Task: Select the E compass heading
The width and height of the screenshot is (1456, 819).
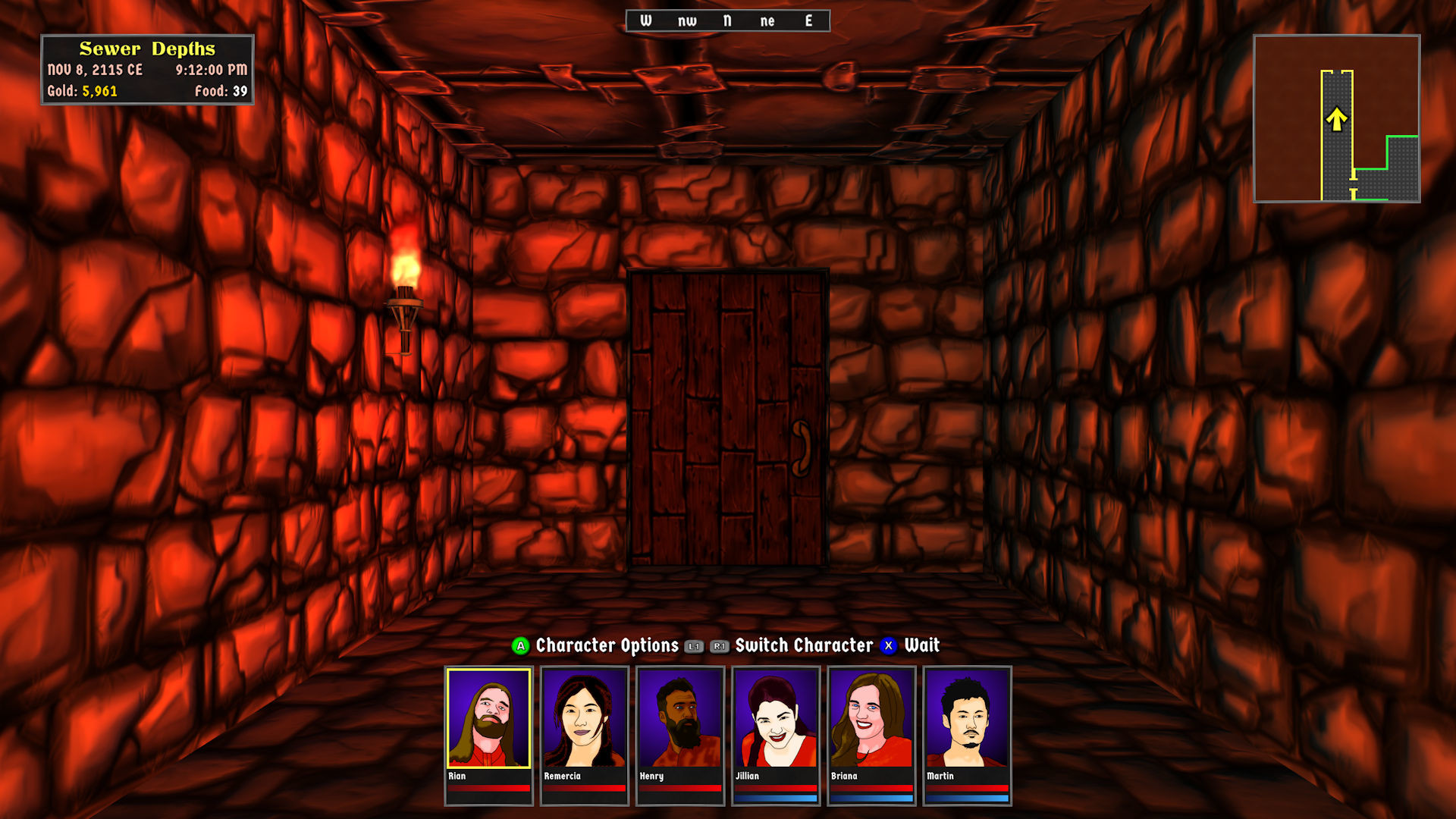Action: click(808, 20)
